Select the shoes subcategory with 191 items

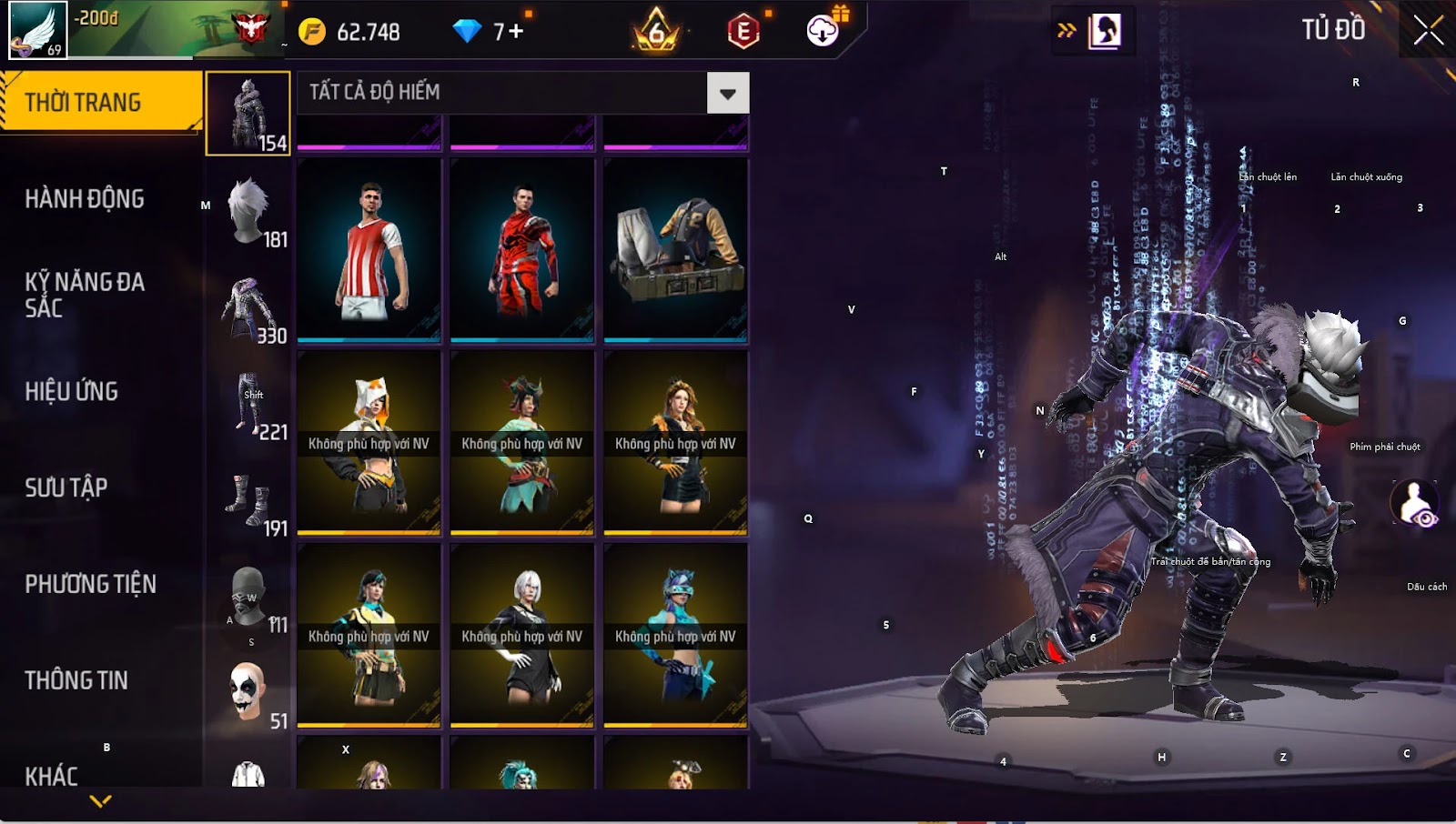pyautogui.click(x=248, y=500)
